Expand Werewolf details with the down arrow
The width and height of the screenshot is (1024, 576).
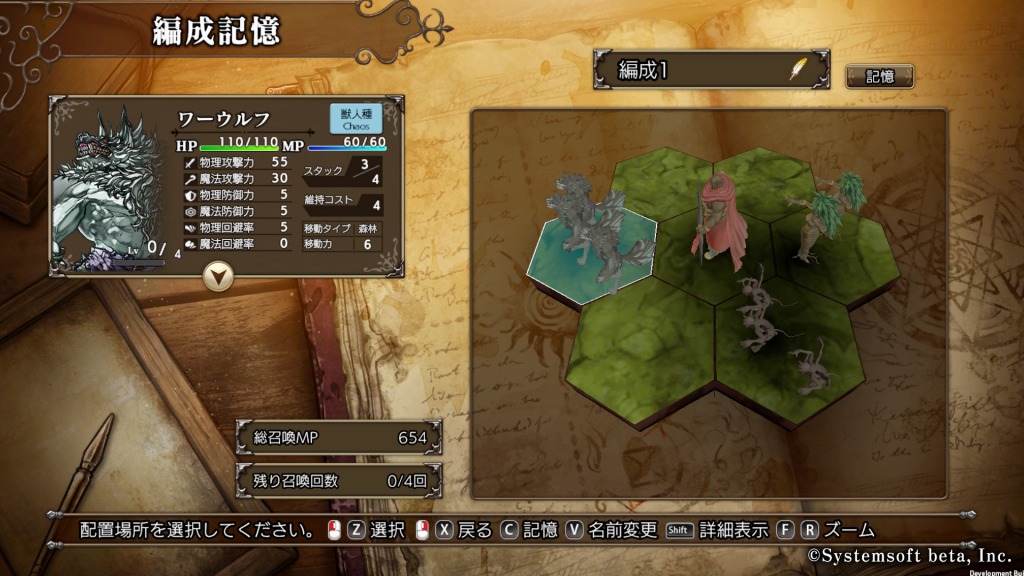(x=217, y=276)
